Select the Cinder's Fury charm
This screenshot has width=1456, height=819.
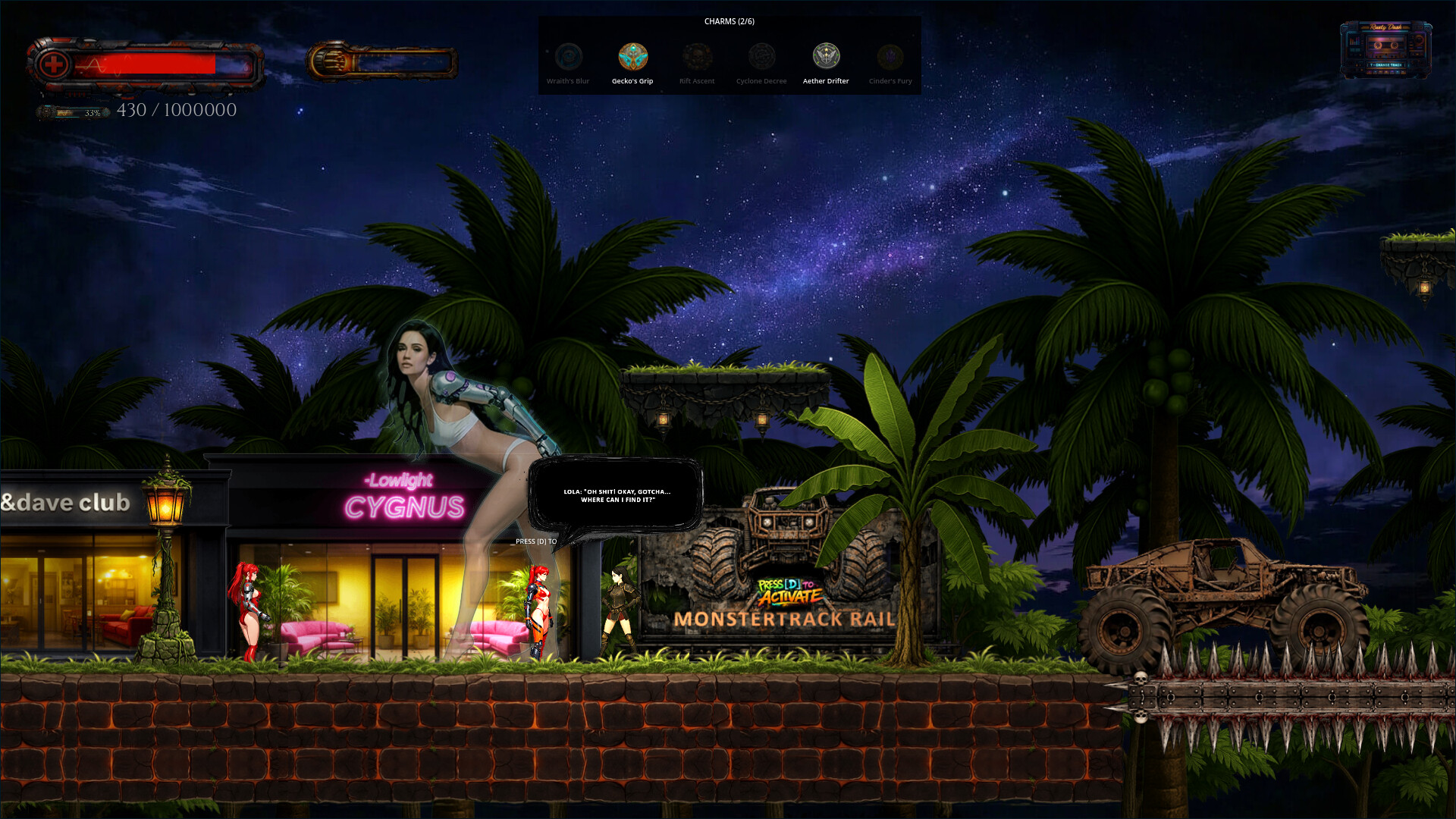890,57
